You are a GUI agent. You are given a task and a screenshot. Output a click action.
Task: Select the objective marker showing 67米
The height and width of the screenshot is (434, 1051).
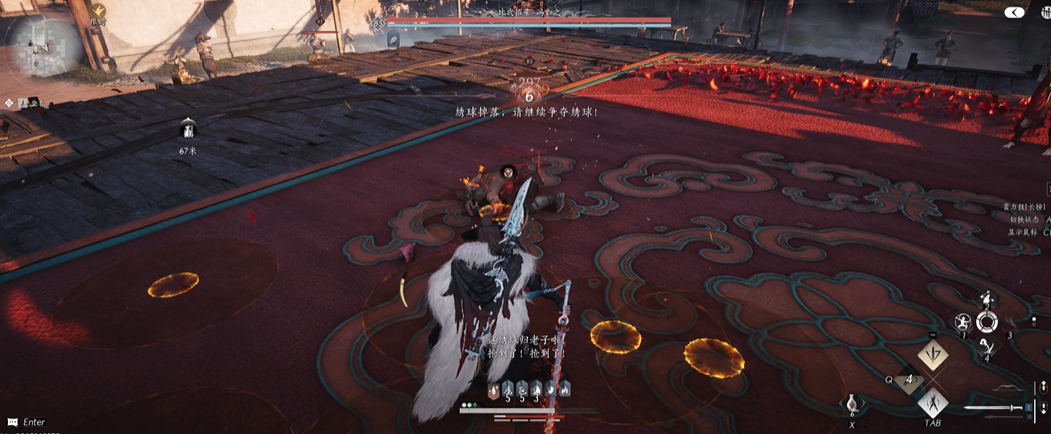tap(186, 129)
